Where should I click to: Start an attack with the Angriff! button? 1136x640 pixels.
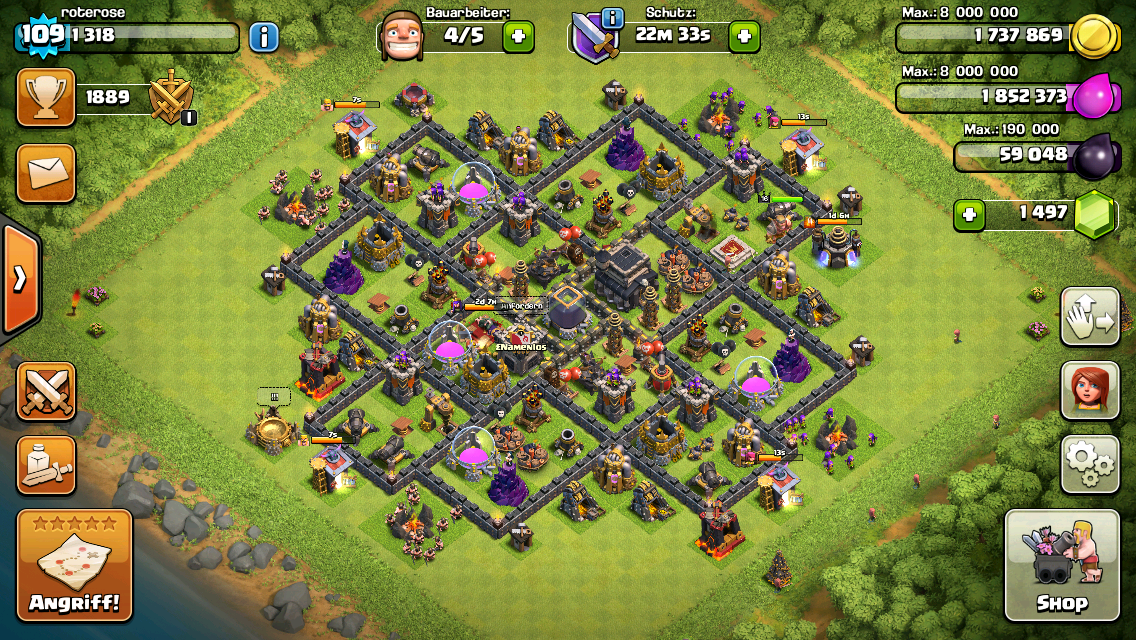[x=75, y=565]
